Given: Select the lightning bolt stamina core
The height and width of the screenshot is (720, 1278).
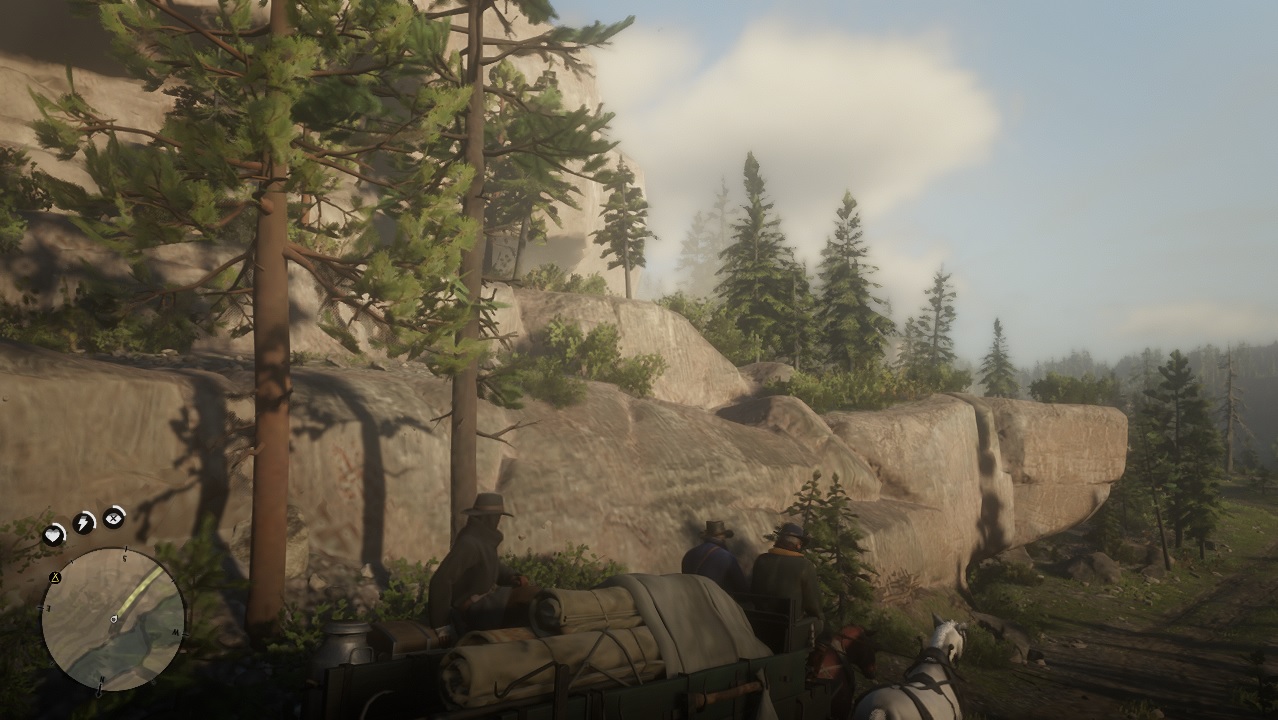Looking at the screenshot, I should (x=83, y=522).
